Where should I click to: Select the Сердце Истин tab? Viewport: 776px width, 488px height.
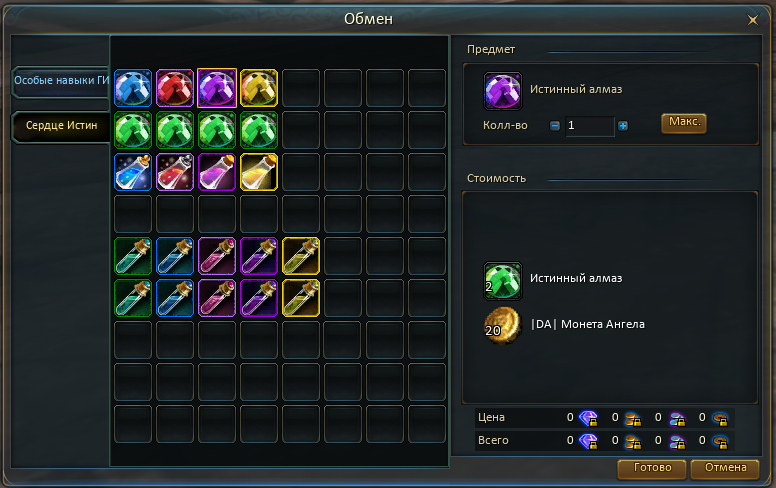click(x=60, y=126)
